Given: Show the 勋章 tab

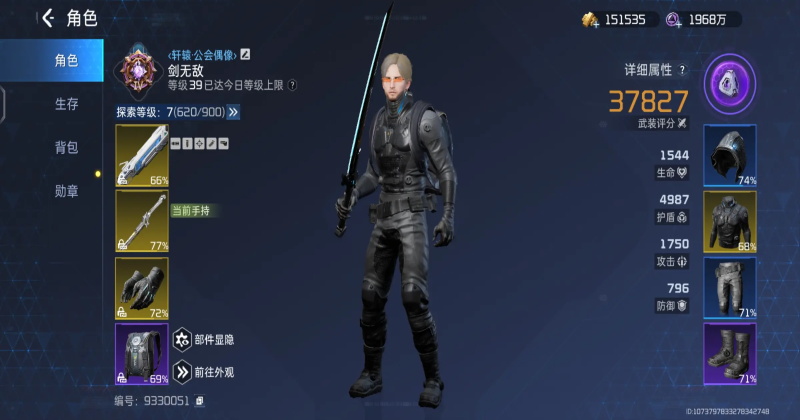Looking at the screenshot, I should [x=66, y=191].
